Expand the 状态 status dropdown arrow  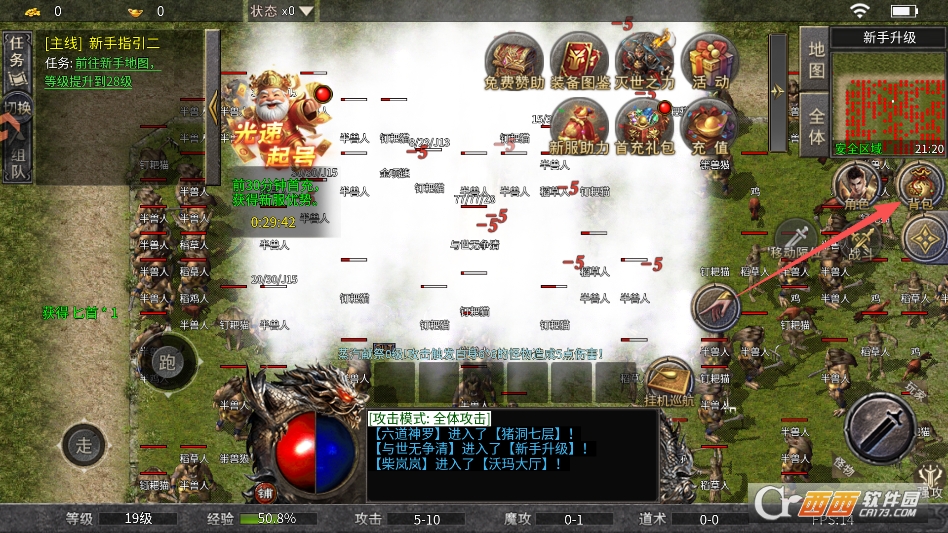pos(306,11)
